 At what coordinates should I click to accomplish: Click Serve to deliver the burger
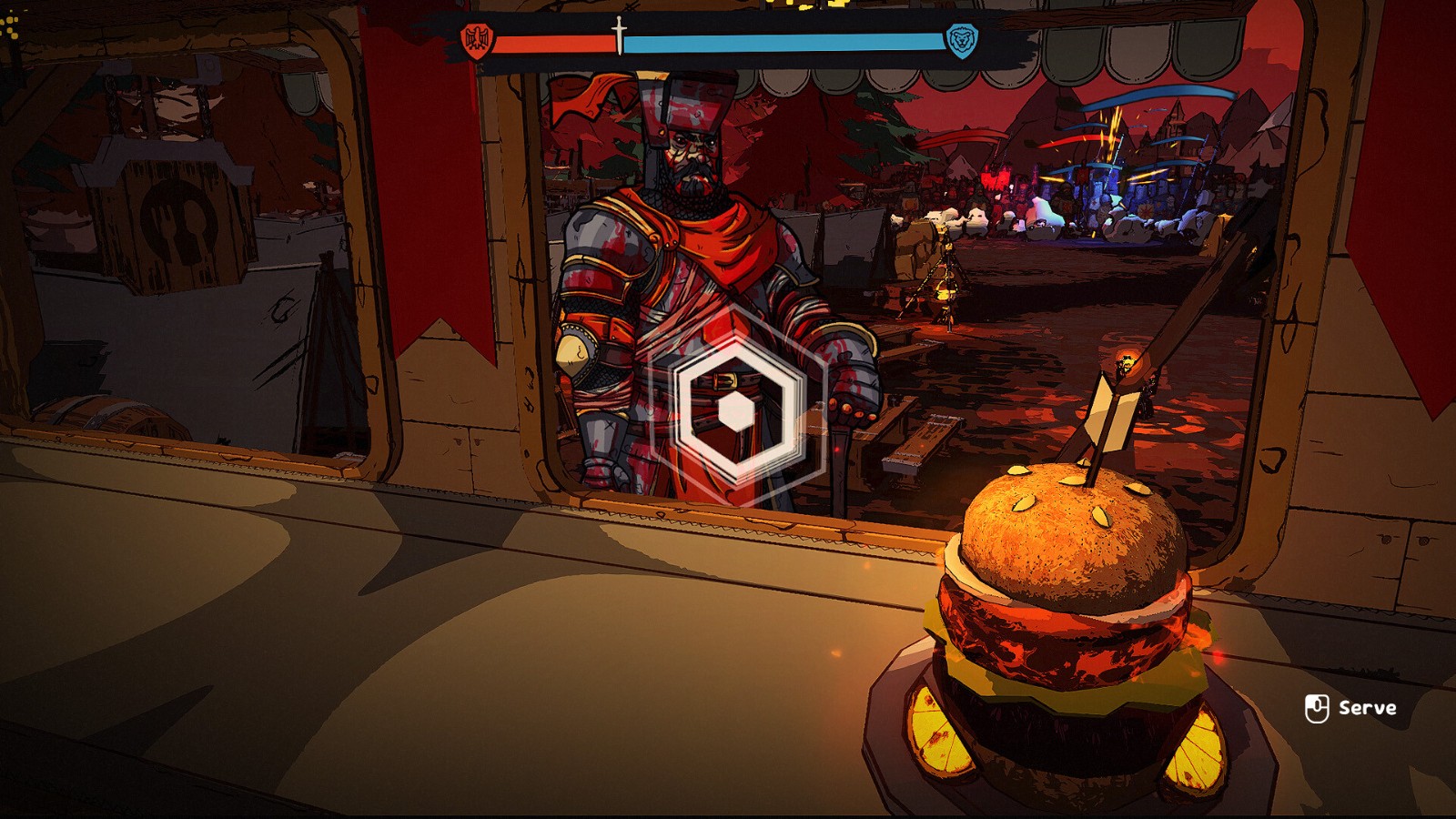click(1368, 707)
